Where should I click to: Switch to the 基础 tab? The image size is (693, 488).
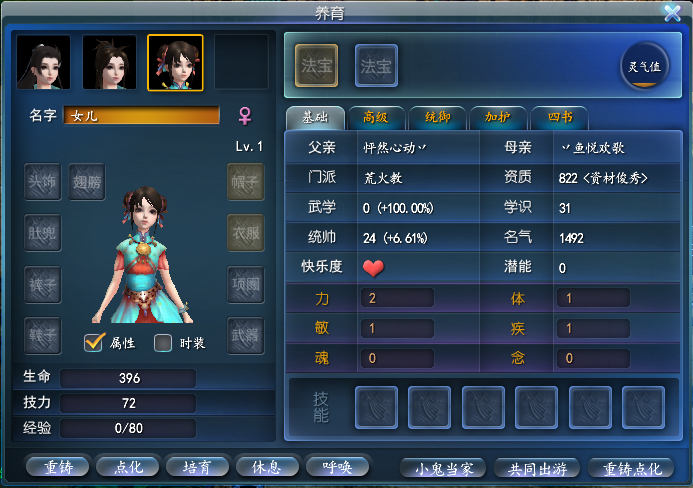[314, 117]
